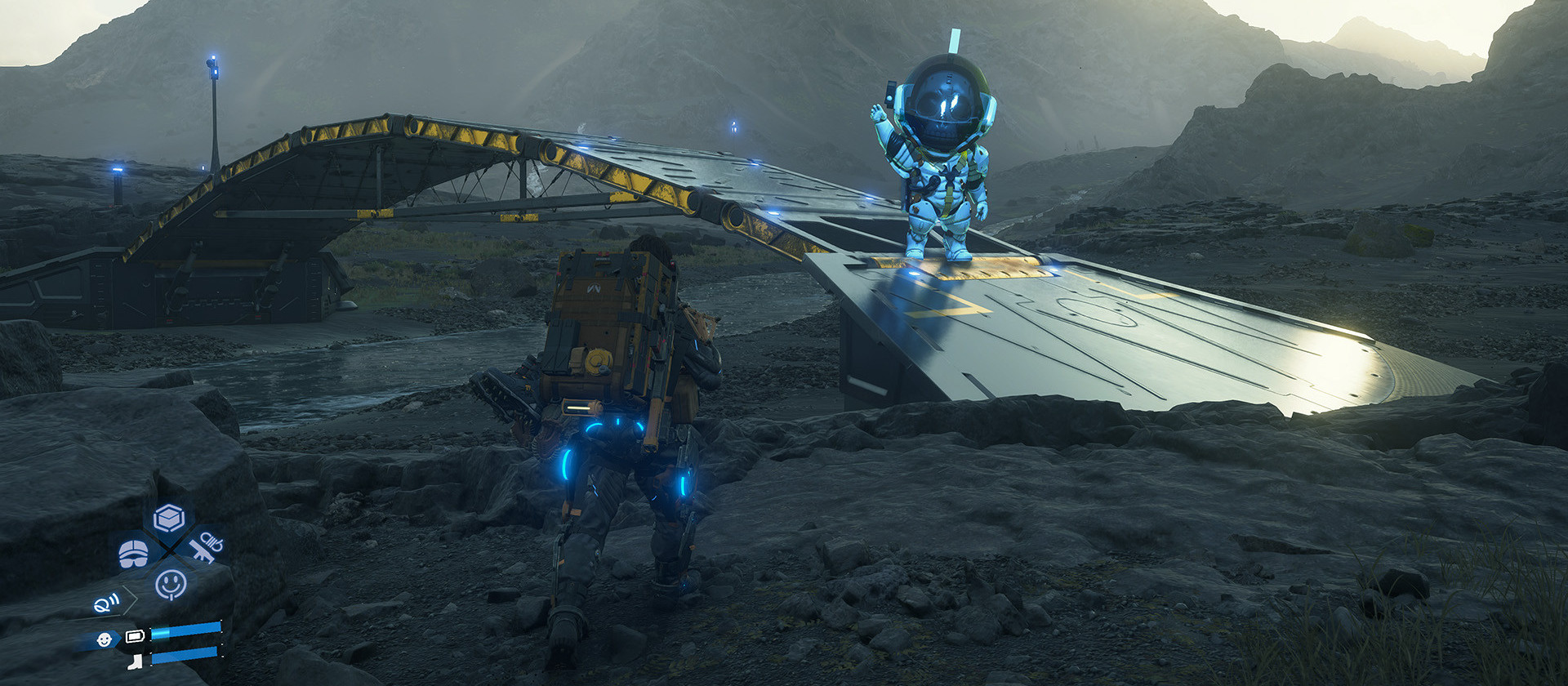Click the BB baby face icon

105,639
